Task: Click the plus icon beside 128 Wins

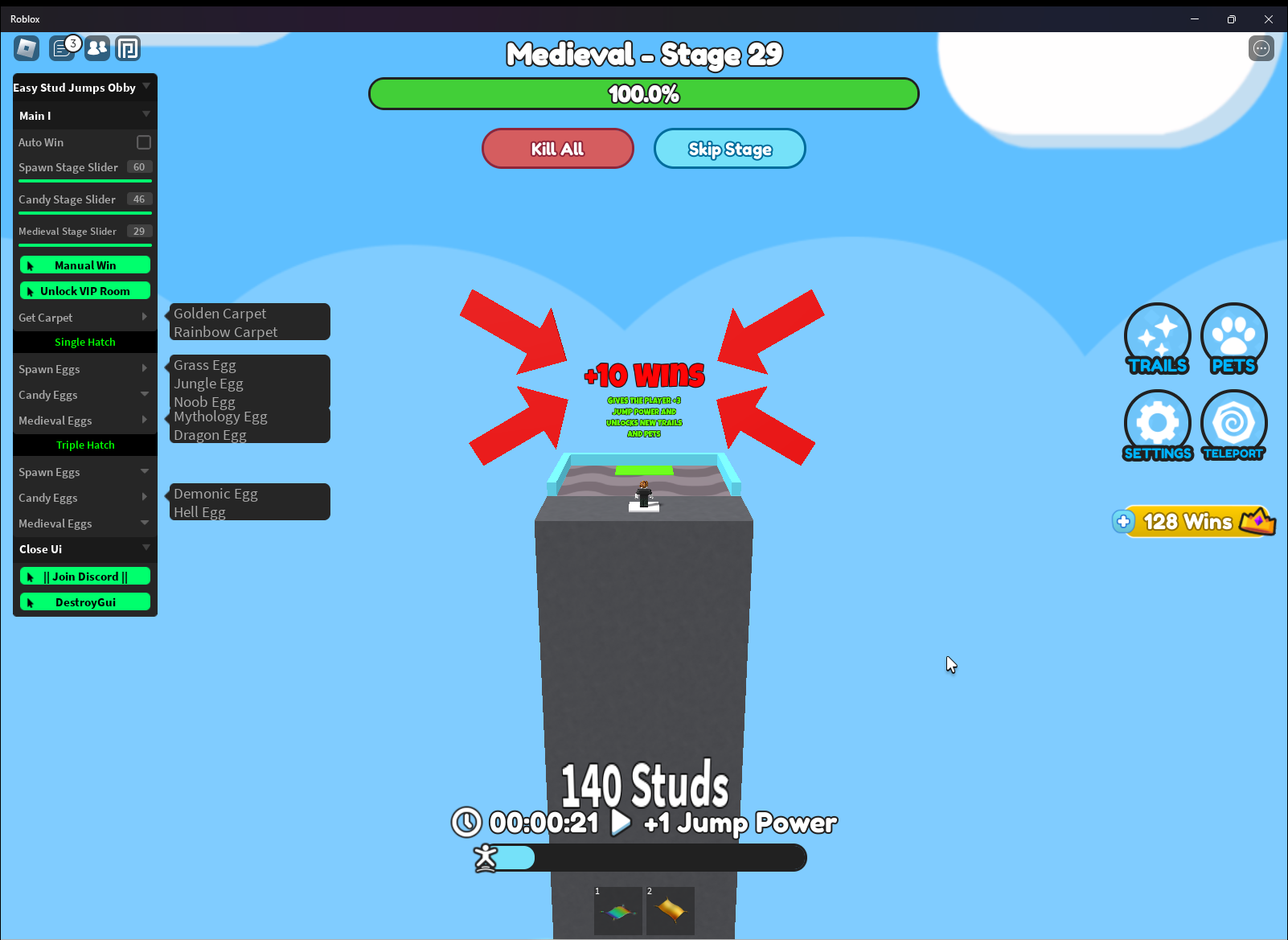Action: tap(1123, 521)
